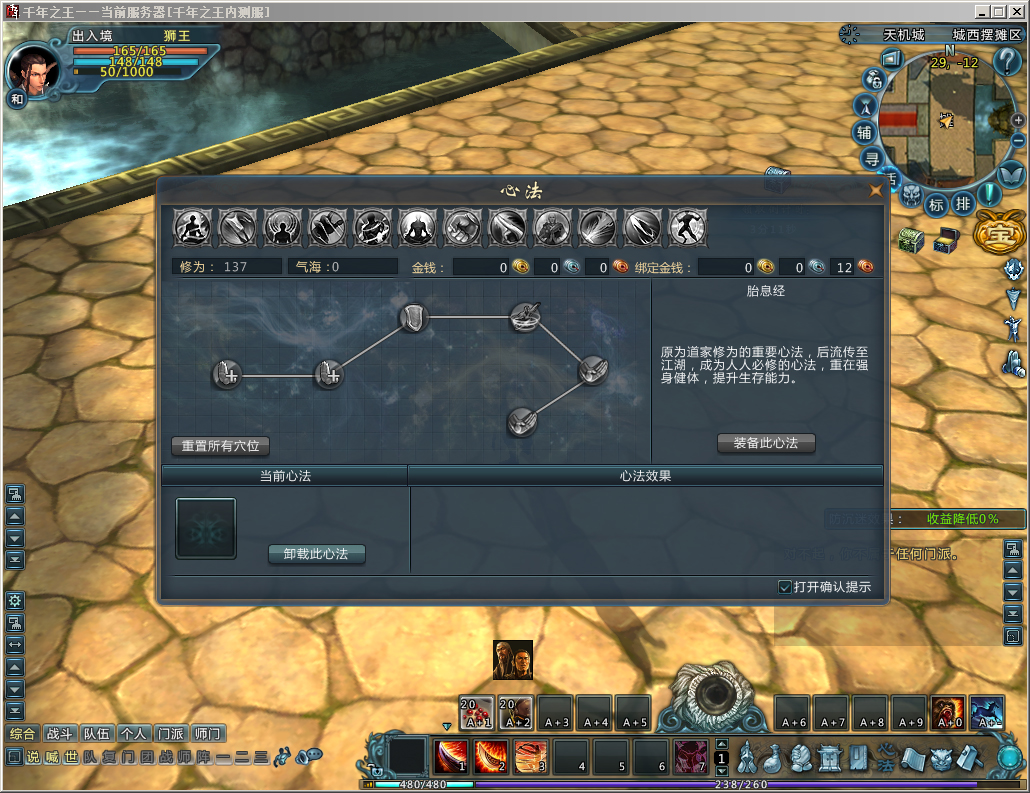Click the 卸载此心法 unequip button

pyautogui.click(x=316, y=553)
